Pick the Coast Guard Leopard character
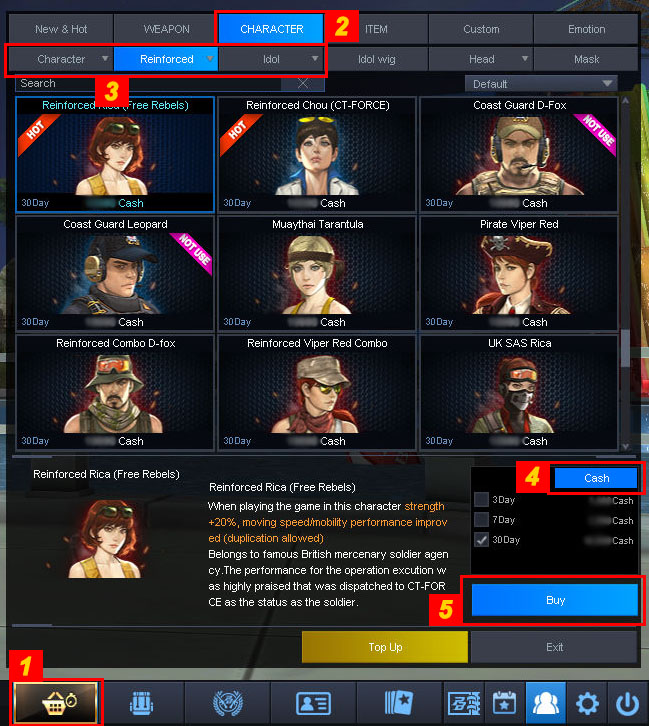Viewport: 649px width, 726px height. (x=115, y=273)
